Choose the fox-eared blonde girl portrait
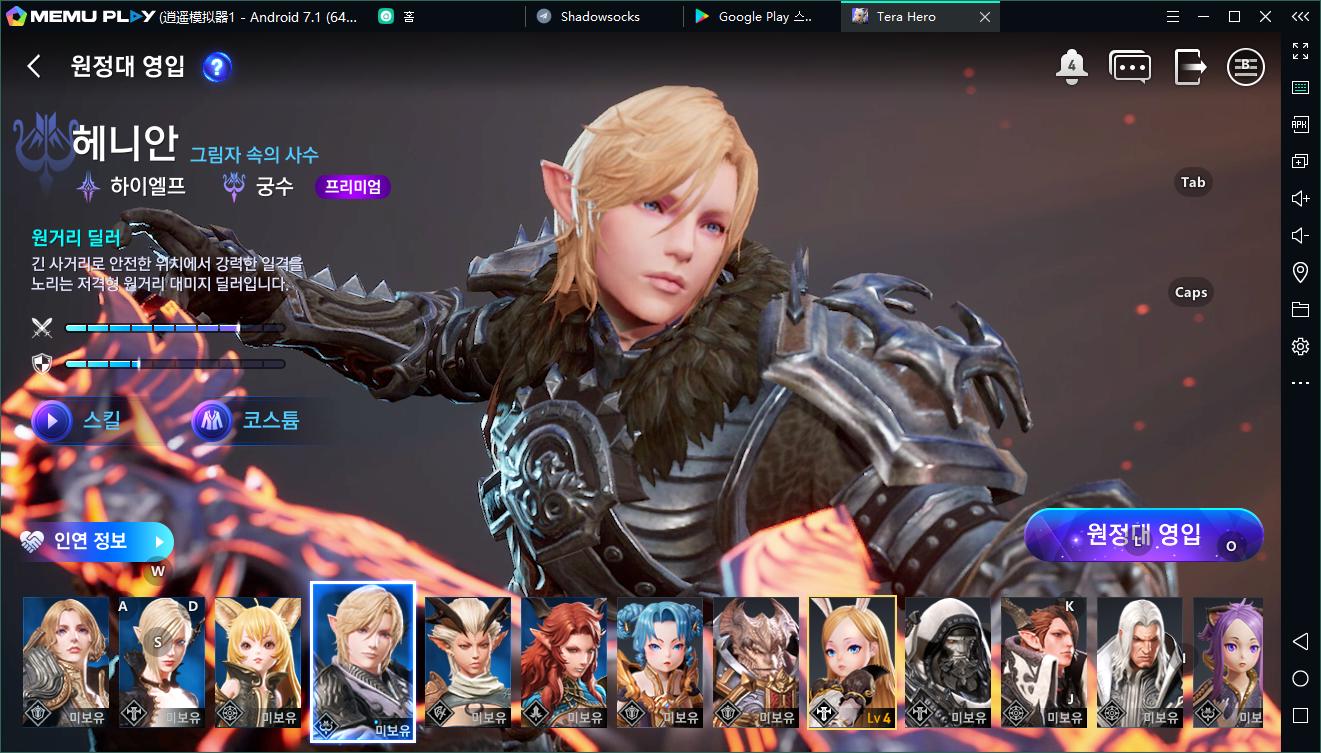This screenshot has height=753, width=1321. 257,661
